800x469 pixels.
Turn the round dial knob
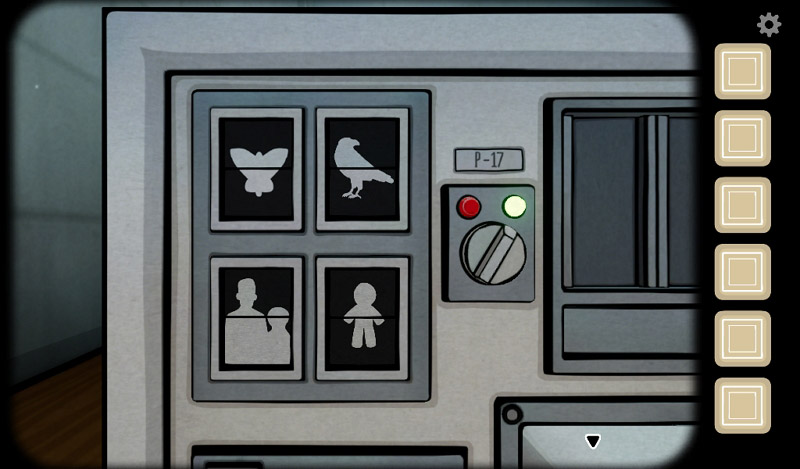(x=493, y=252)
